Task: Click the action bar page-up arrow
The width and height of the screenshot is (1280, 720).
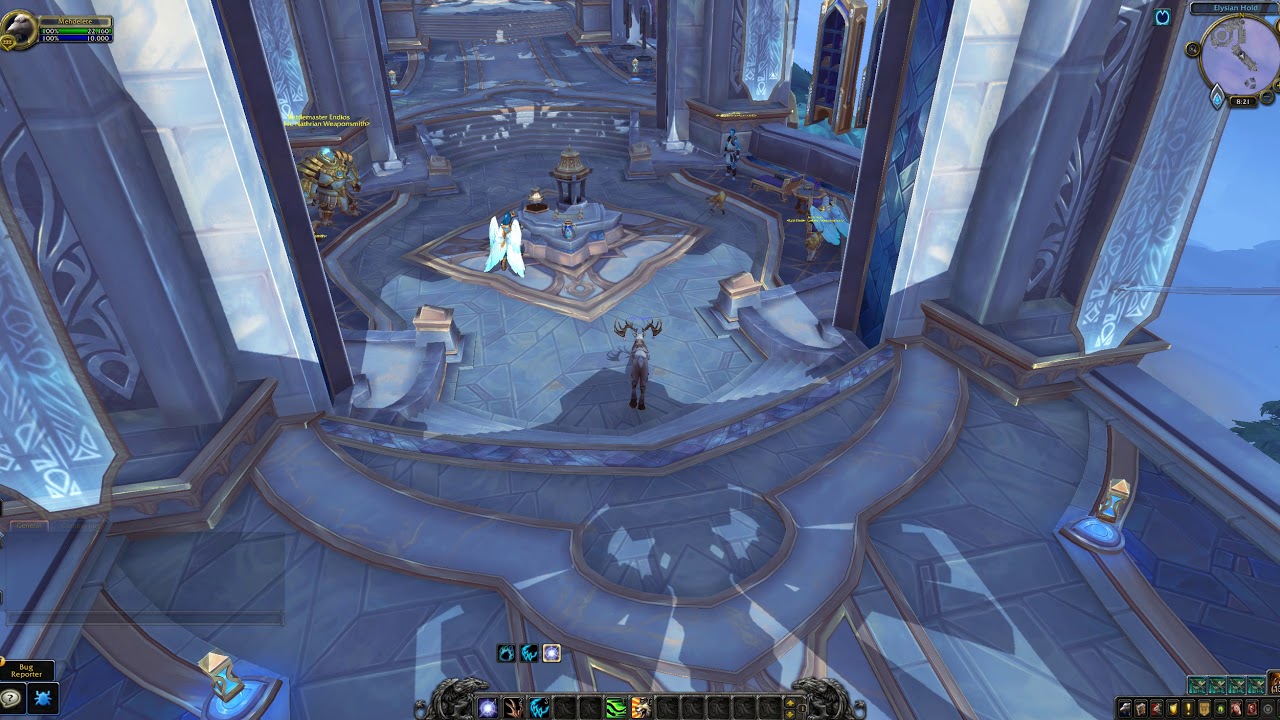Action: tap(792, 702)
